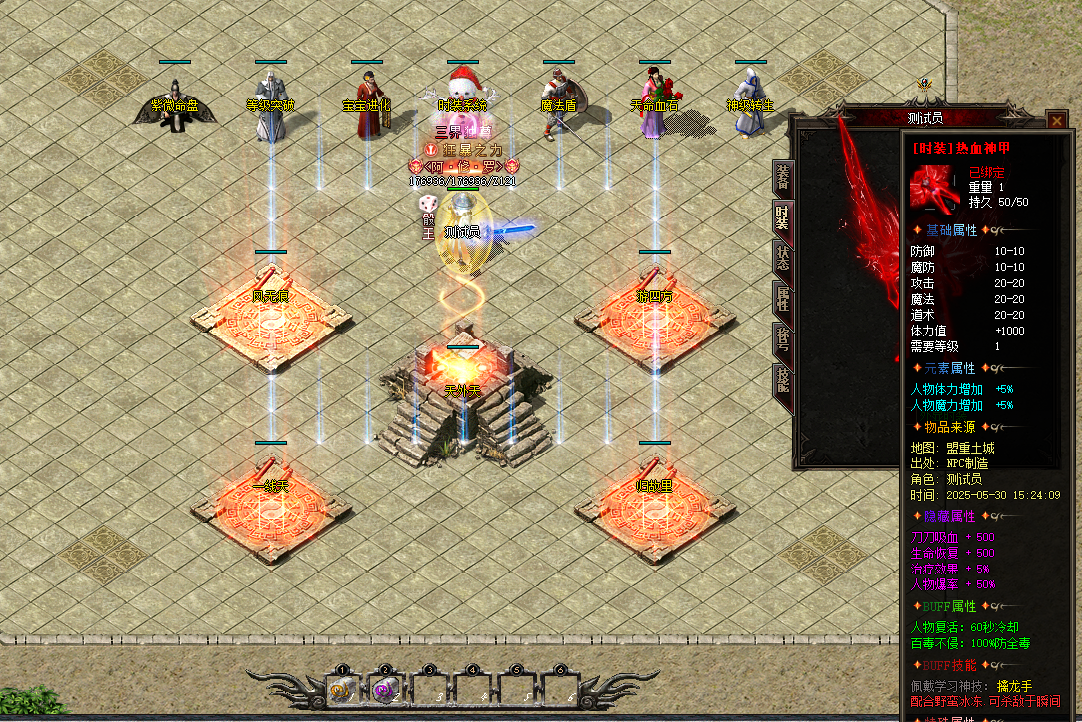This screenshot has height=722, width=1082.
Task: Close the 测试员 character panel
Action: (x=1057, y=121)
